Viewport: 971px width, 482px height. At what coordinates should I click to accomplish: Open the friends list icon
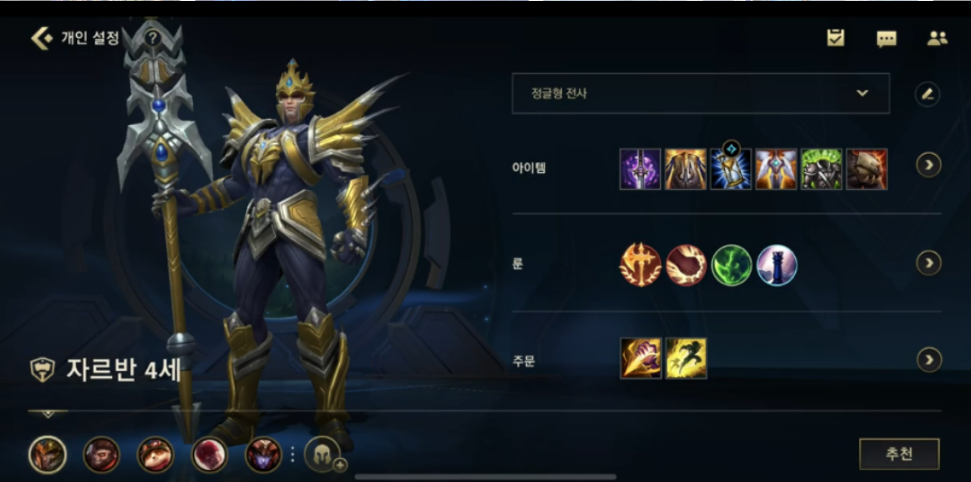coord(937,38)
